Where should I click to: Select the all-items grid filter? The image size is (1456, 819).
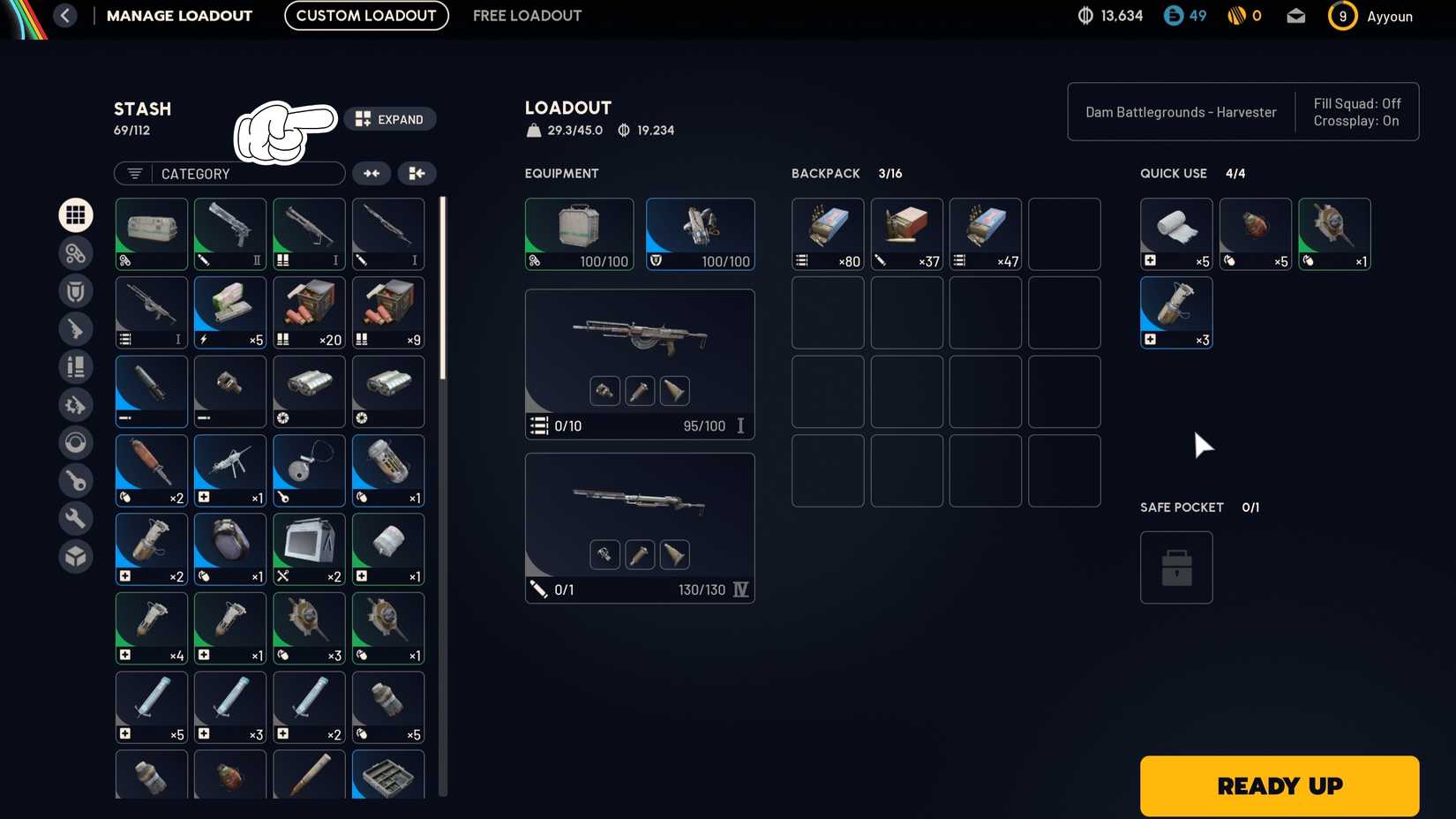[x=76, y=214]
